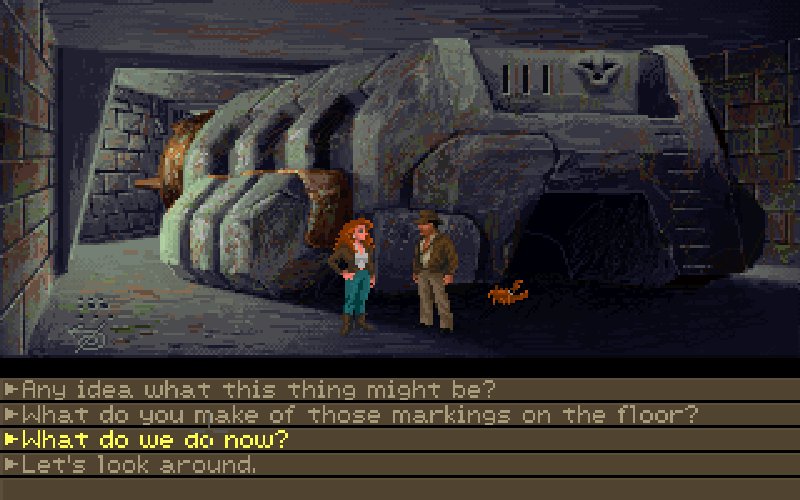Ask "Any idea what this thing might be?"
The height and width of the screenshot is (500, 800).
(258, 389)
